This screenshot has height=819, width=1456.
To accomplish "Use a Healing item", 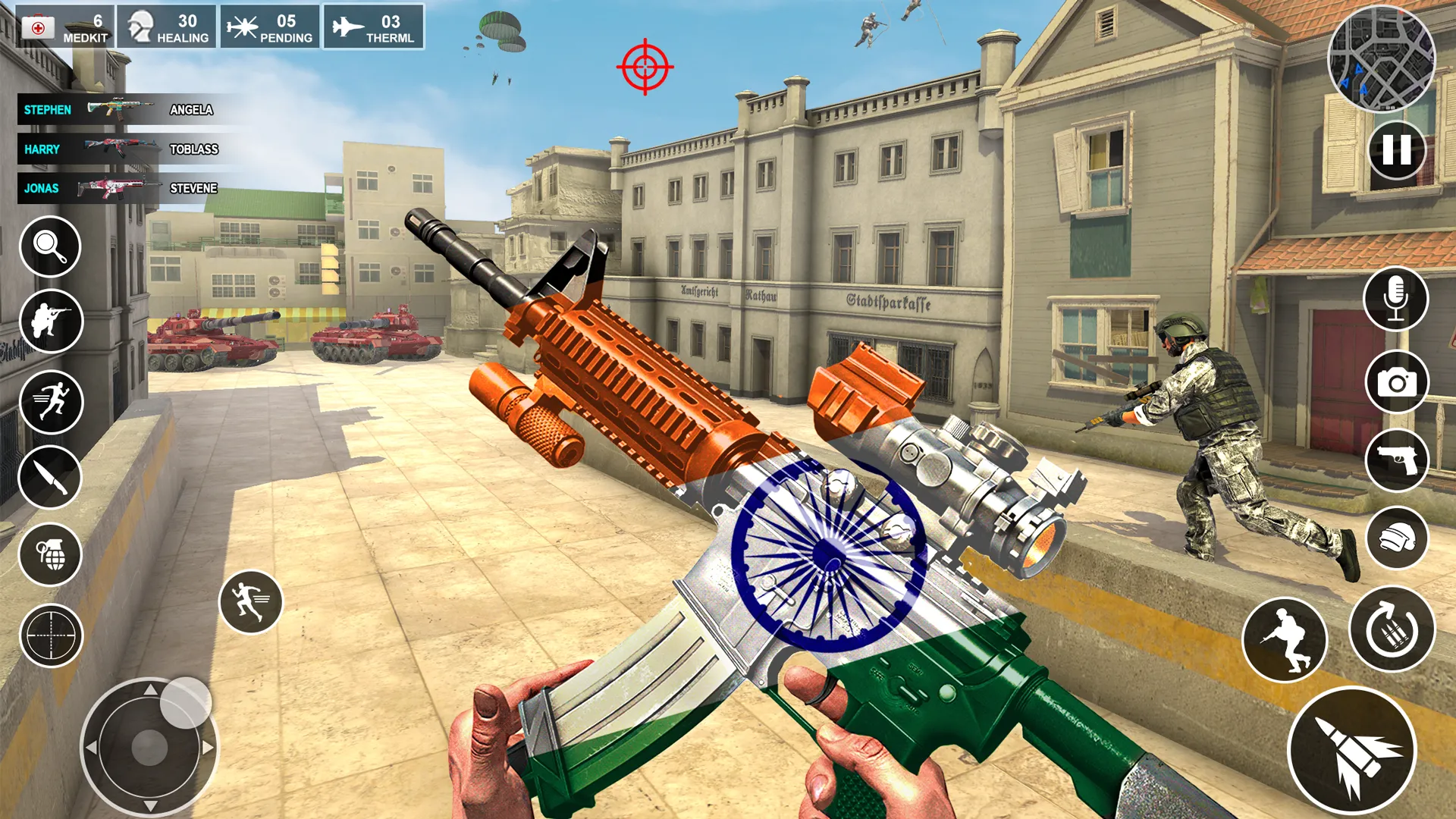I will click(x=168, y=27).
